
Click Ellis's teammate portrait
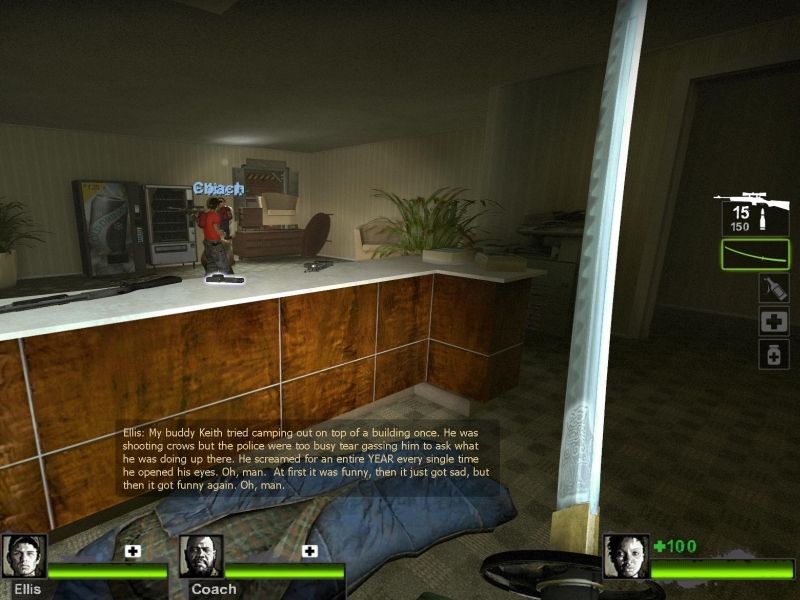point(24,556)
